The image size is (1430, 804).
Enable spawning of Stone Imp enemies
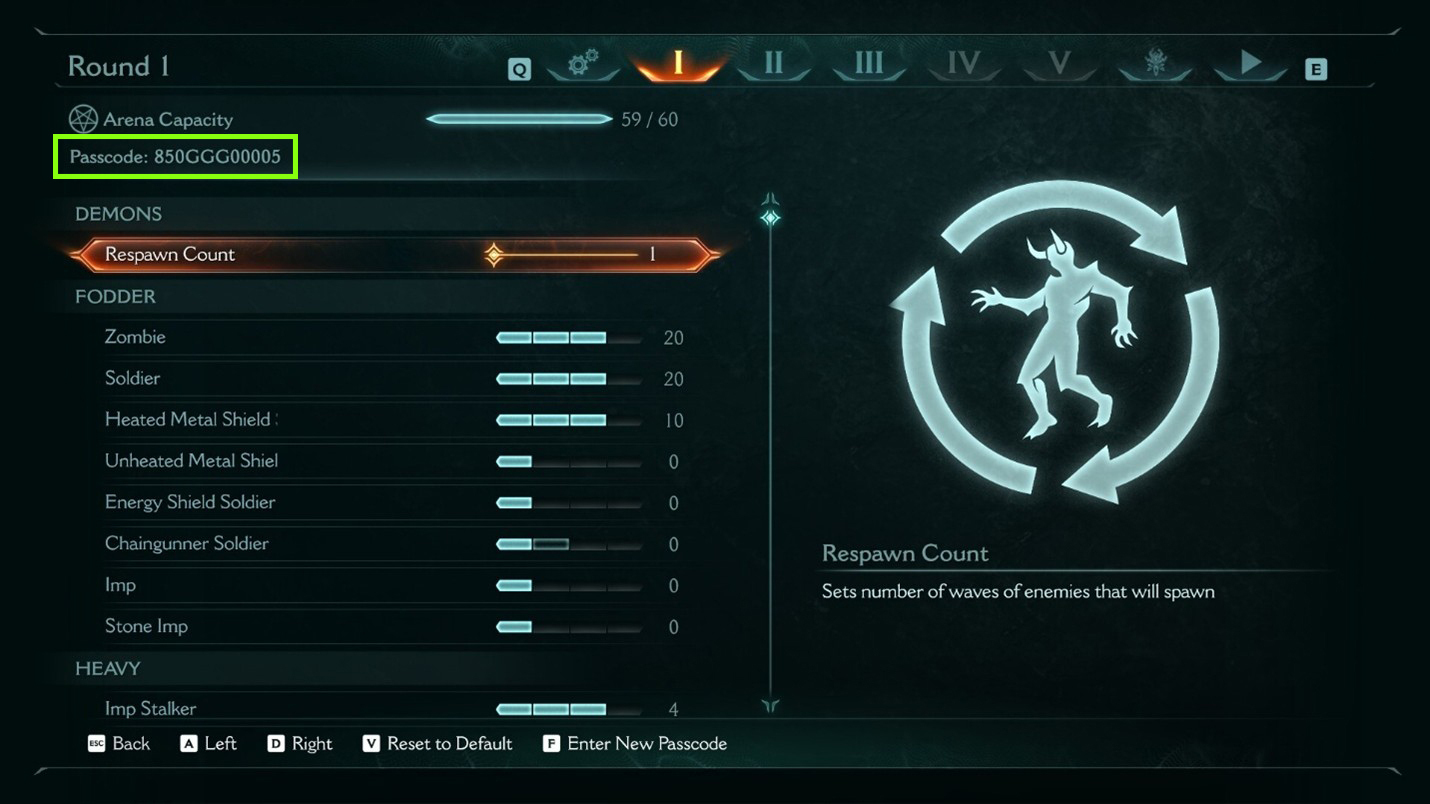tap(570, 627)
